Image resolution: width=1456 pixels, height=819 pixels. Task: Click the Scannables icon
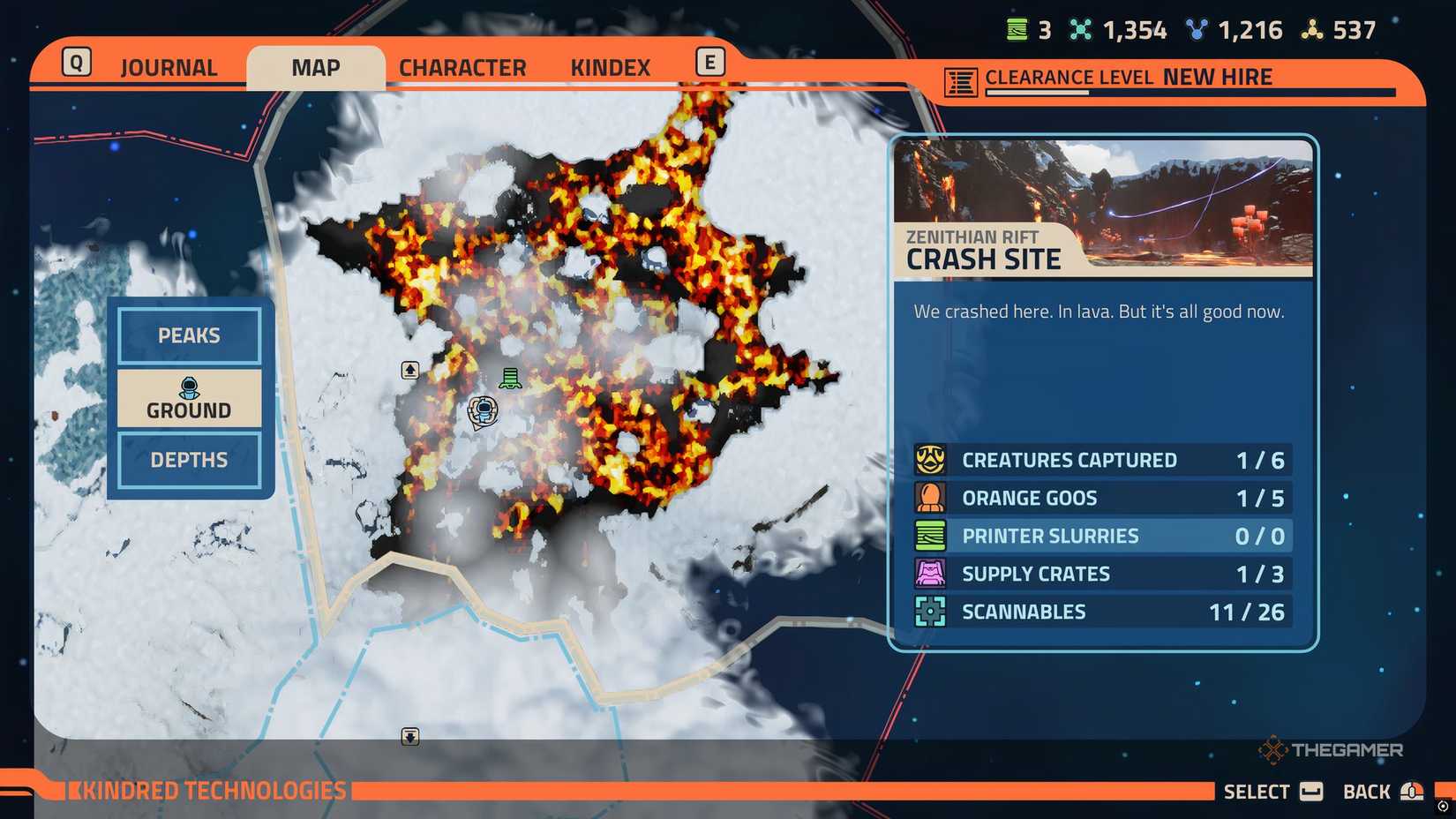coord(929,612)
